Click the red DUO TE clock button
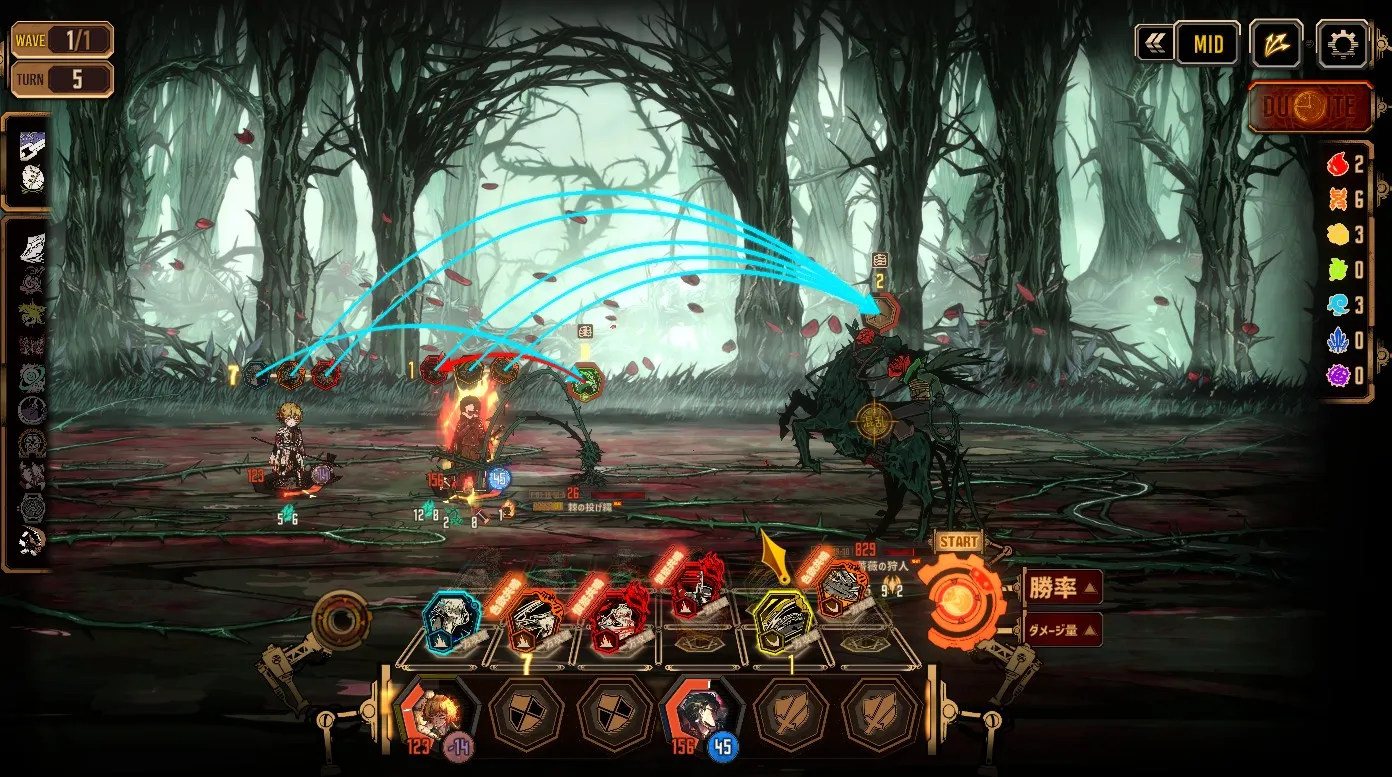Screen dimensions: 1392x777 (x=1310, y=107)
